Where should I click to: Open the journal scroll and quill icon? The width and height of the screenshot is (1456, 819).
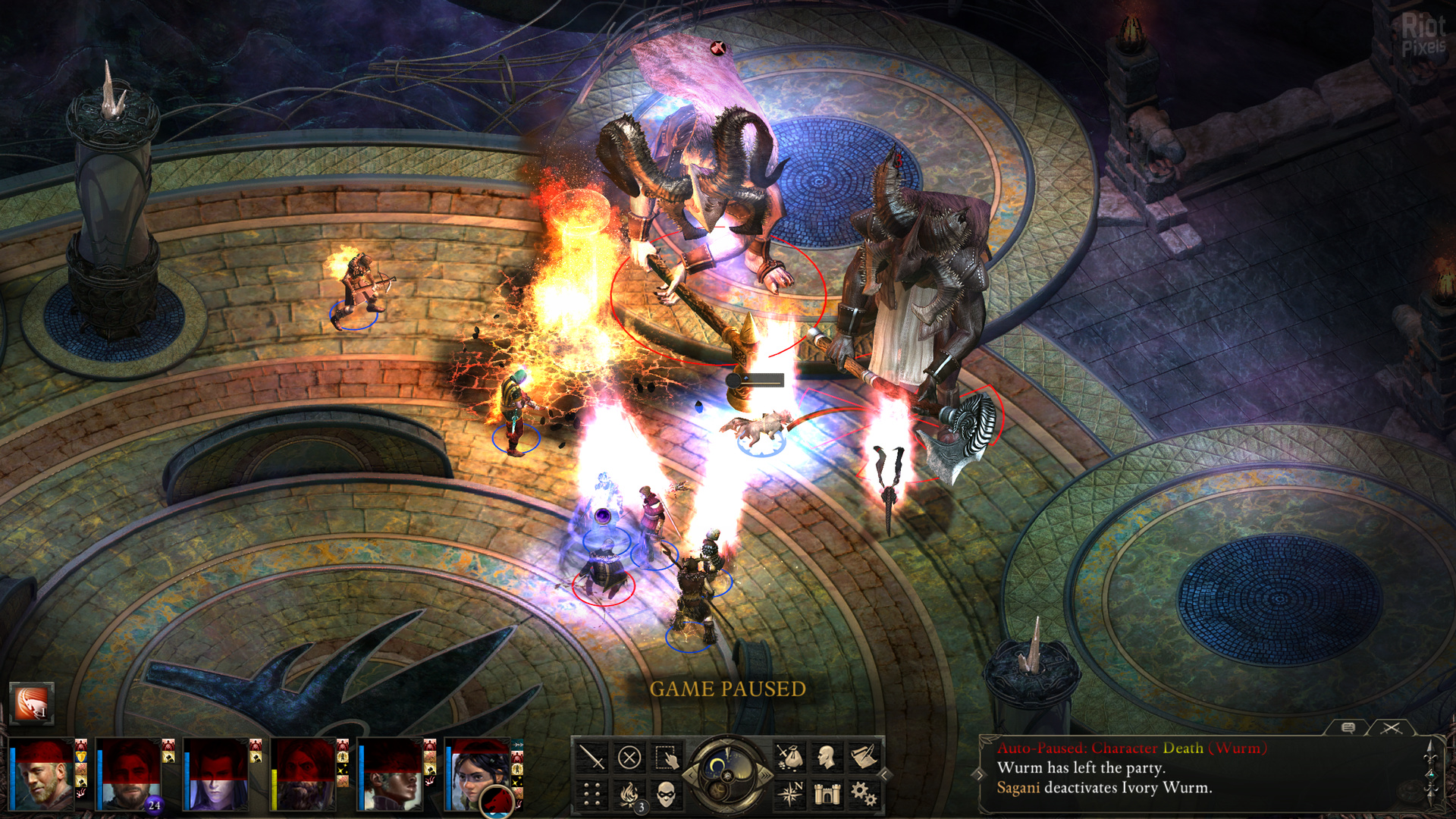(x=864, y=757)
